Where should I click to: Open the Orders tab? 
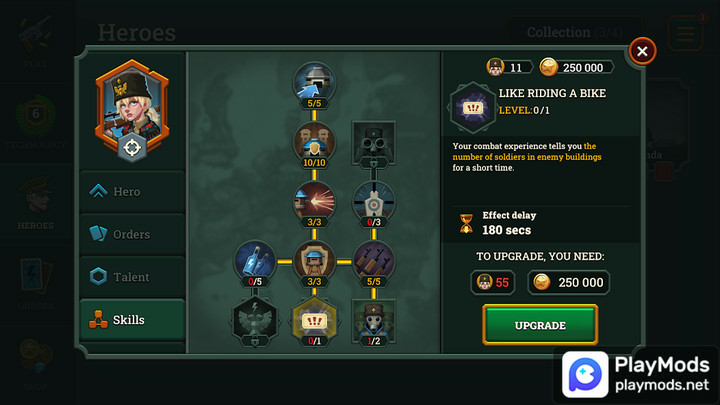[x=133, y=234]
